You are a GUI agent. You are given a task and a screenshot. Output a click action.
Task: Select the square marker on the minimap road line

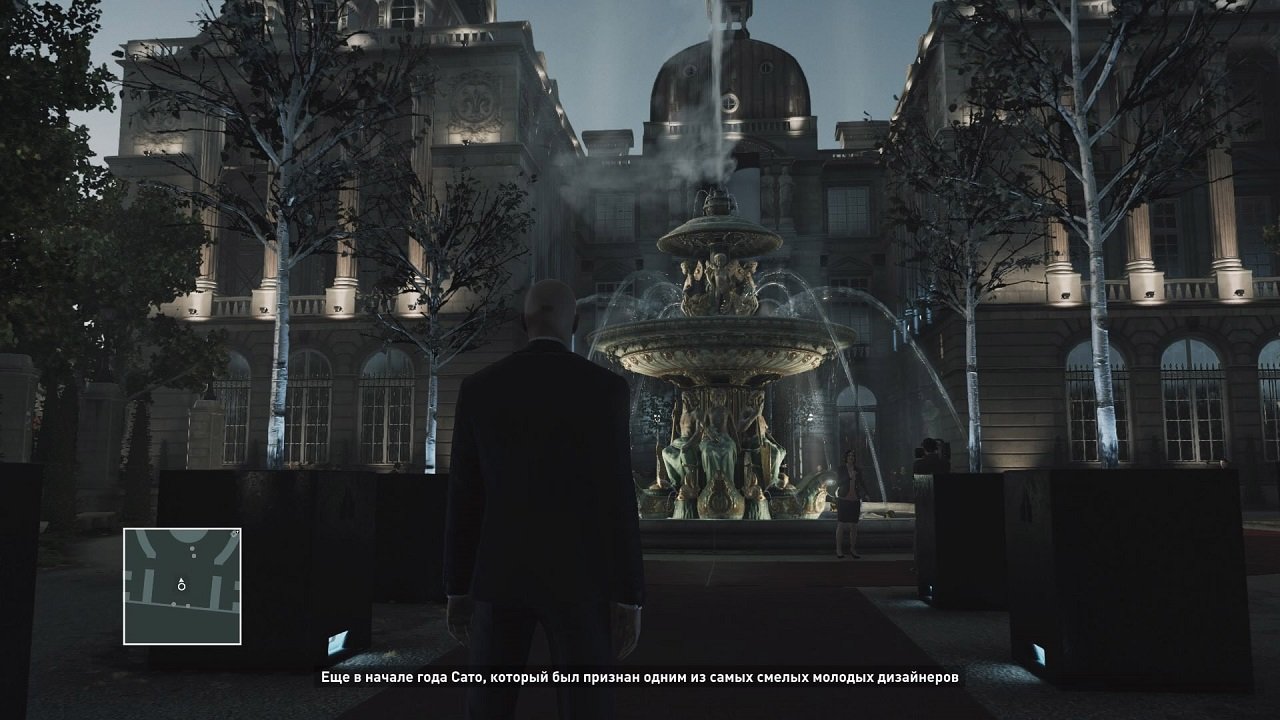coord(188,605)
